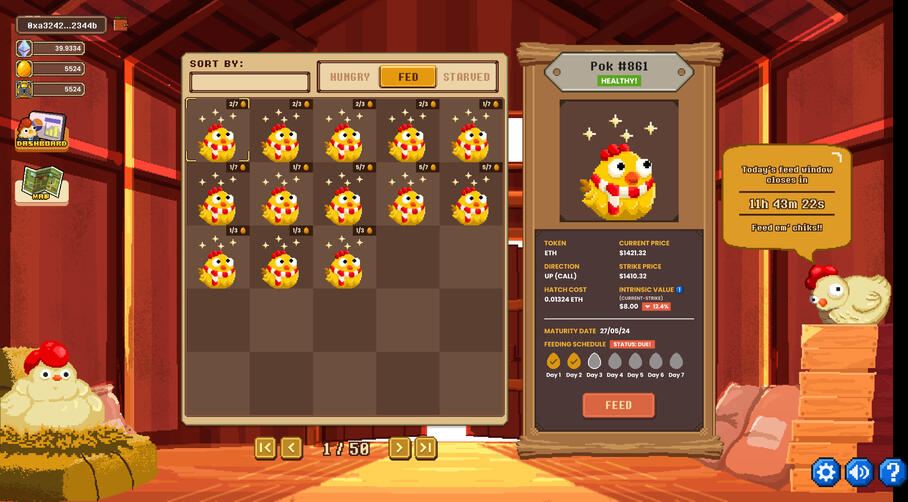The width and height of the screenshot is (908, 502).
Task: Jump to the last page
Action: (x=426, y=448)
